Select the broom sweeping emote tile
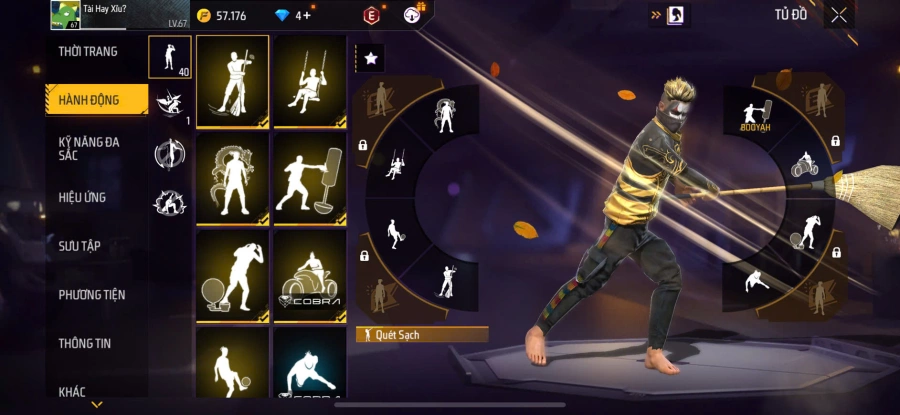900x415 pixels. tap(232, 81)
